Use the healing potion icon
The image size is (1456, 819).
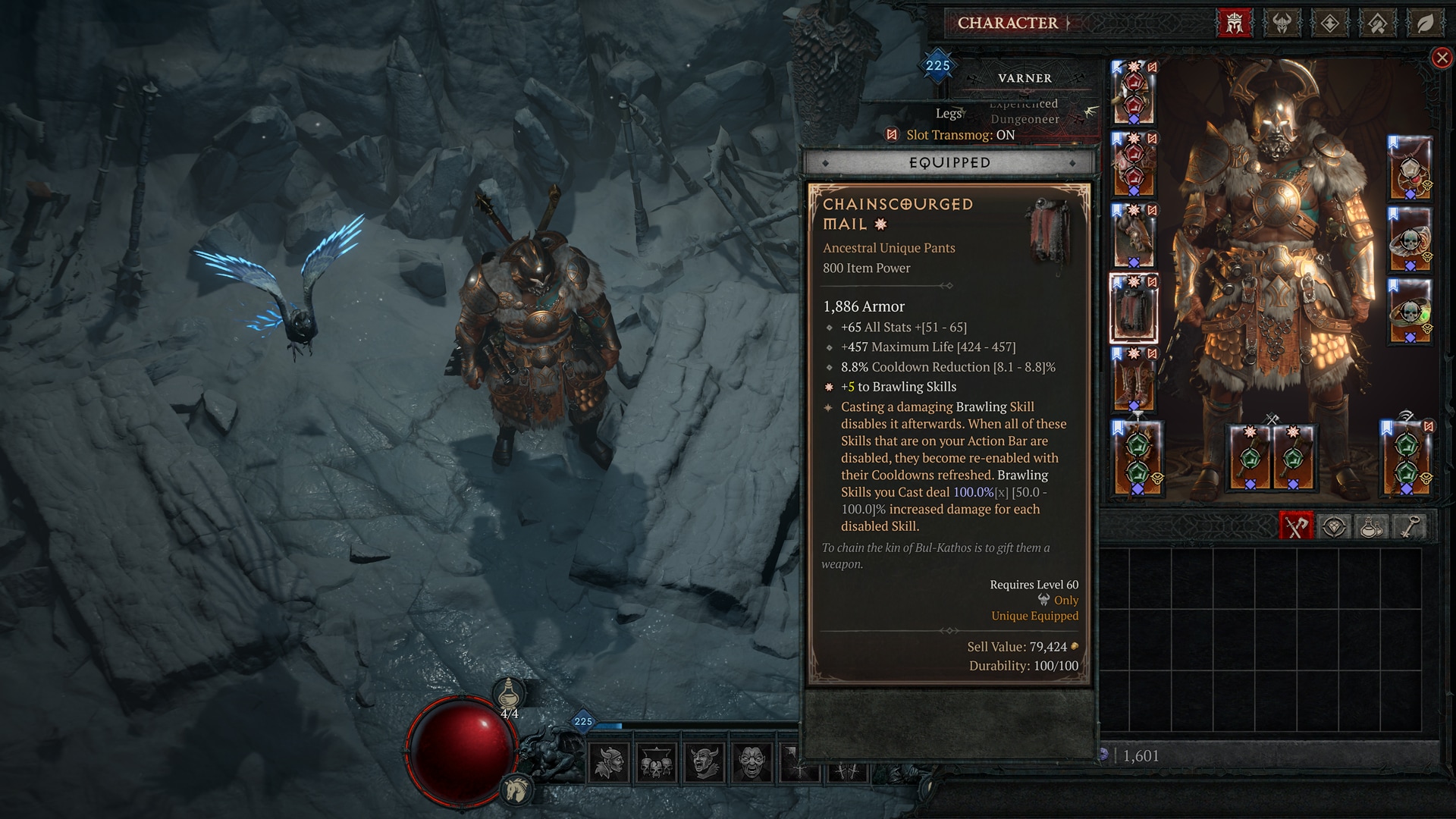point(510,692)
